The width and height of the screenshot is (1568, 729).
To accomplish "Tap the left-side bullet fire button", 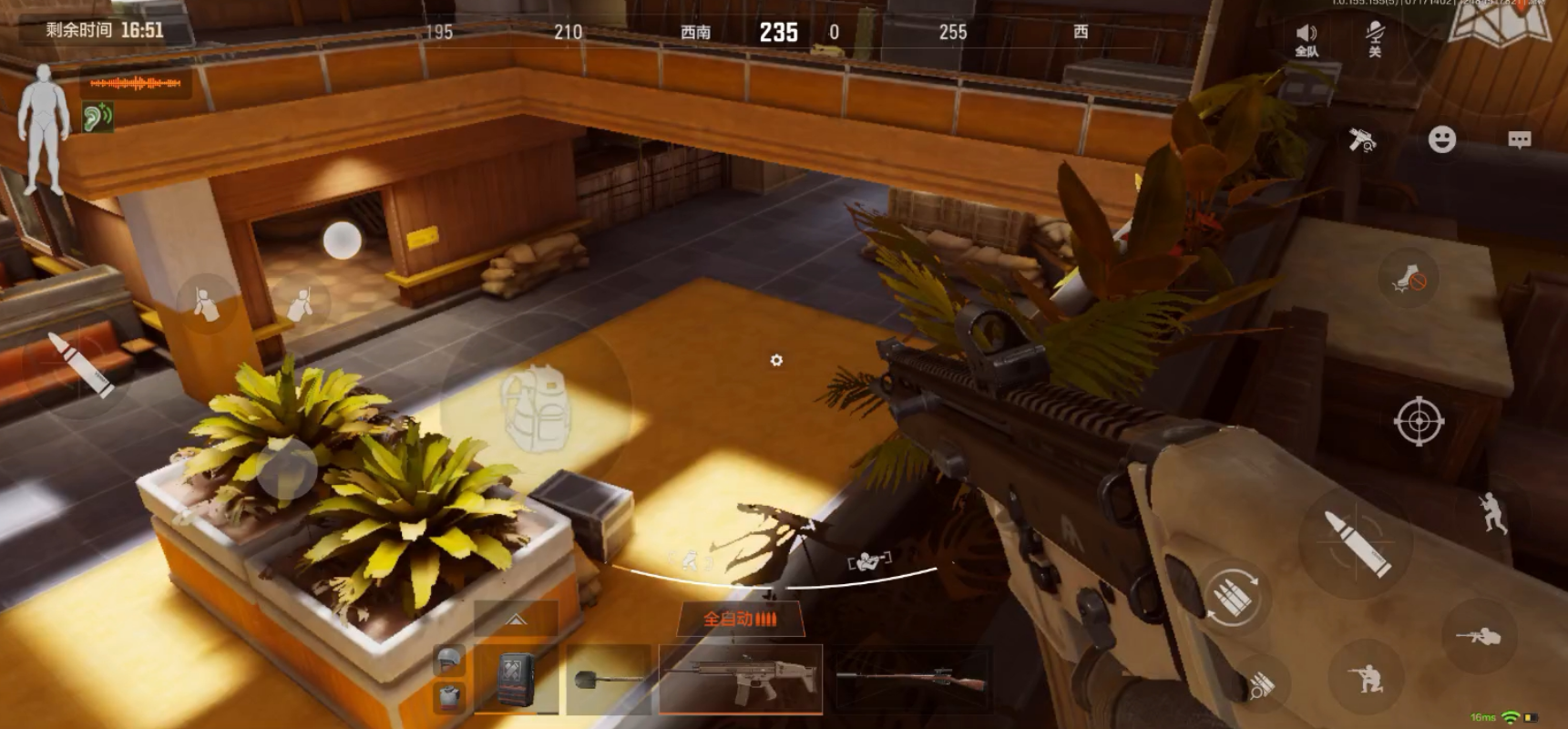I will [x=81, y=363].
